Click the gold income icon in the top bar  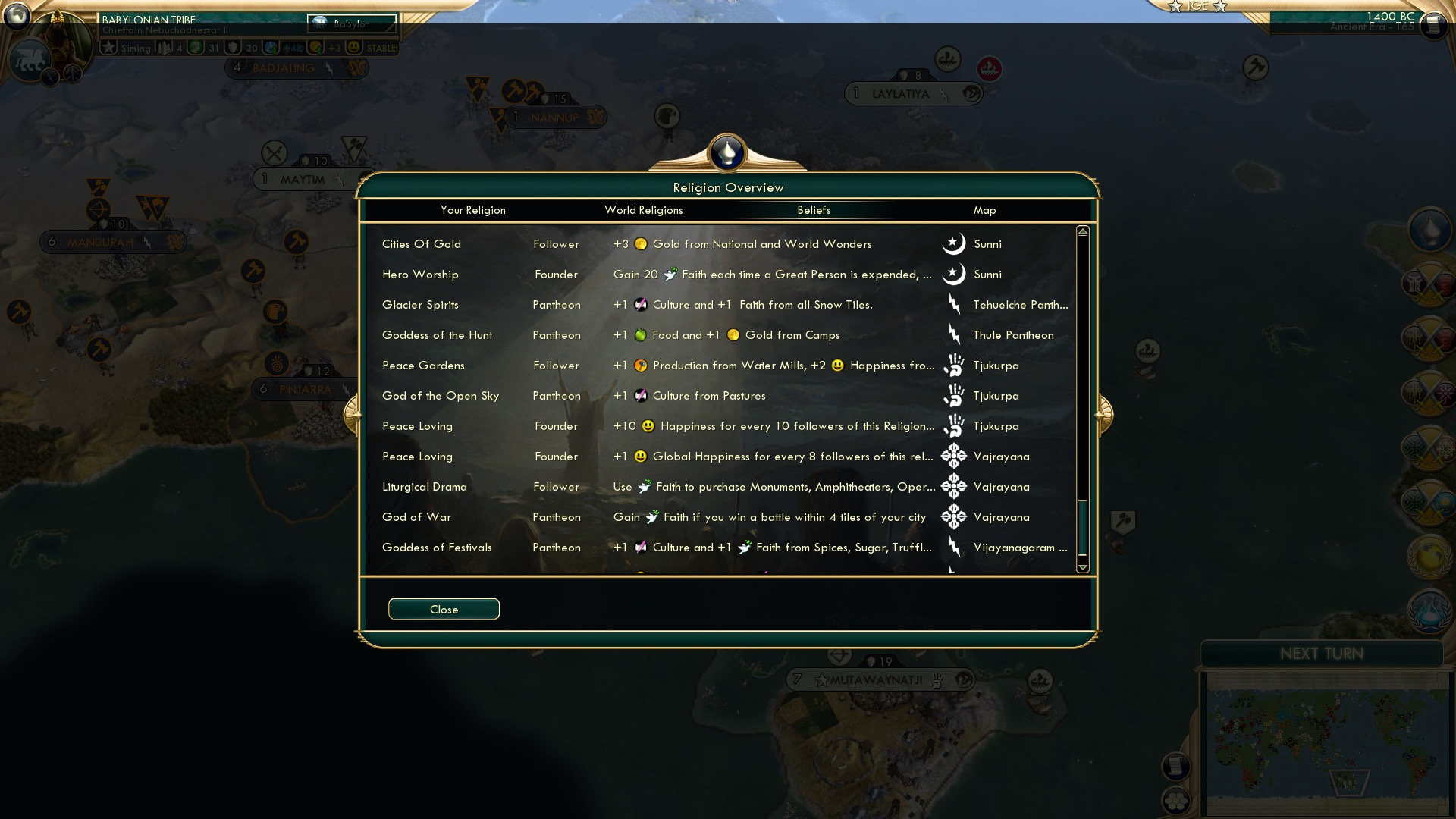coord(315,47)
